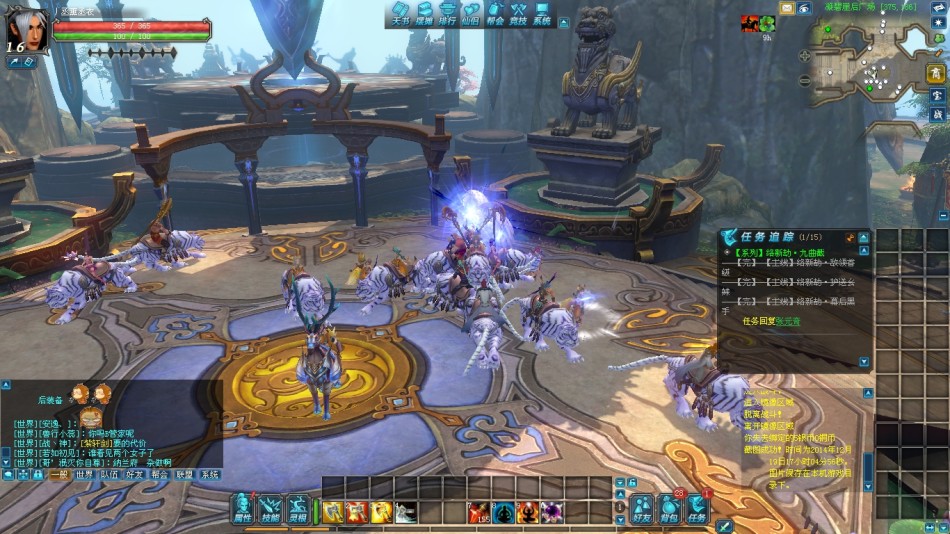Image resolution: width=950 pixels, height=534 pixels.
Task: Open the 好友 friends button
Action: [641, 510]
